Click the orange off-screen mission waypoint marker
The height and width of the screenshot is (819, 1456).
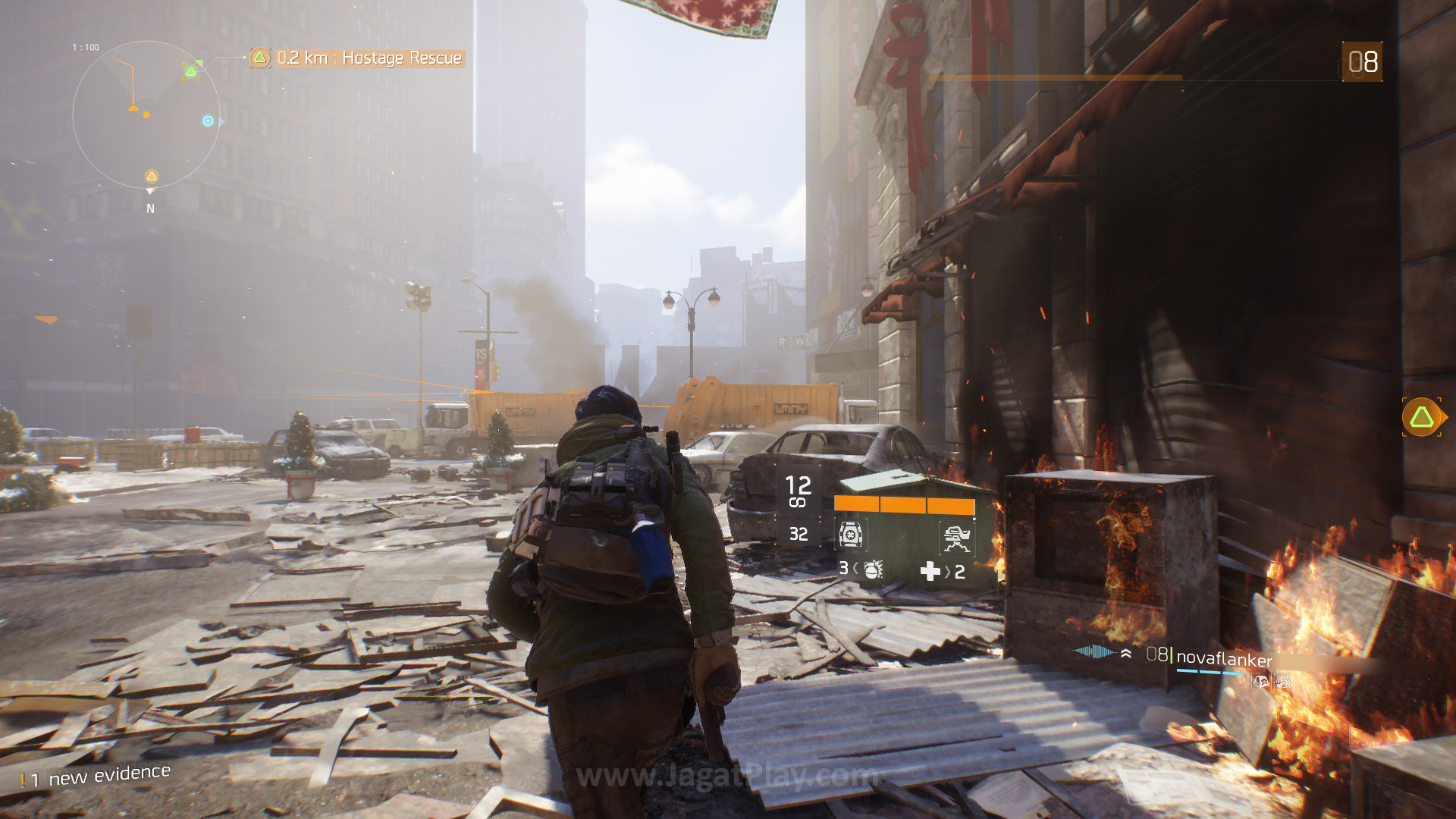[1422, 417]
